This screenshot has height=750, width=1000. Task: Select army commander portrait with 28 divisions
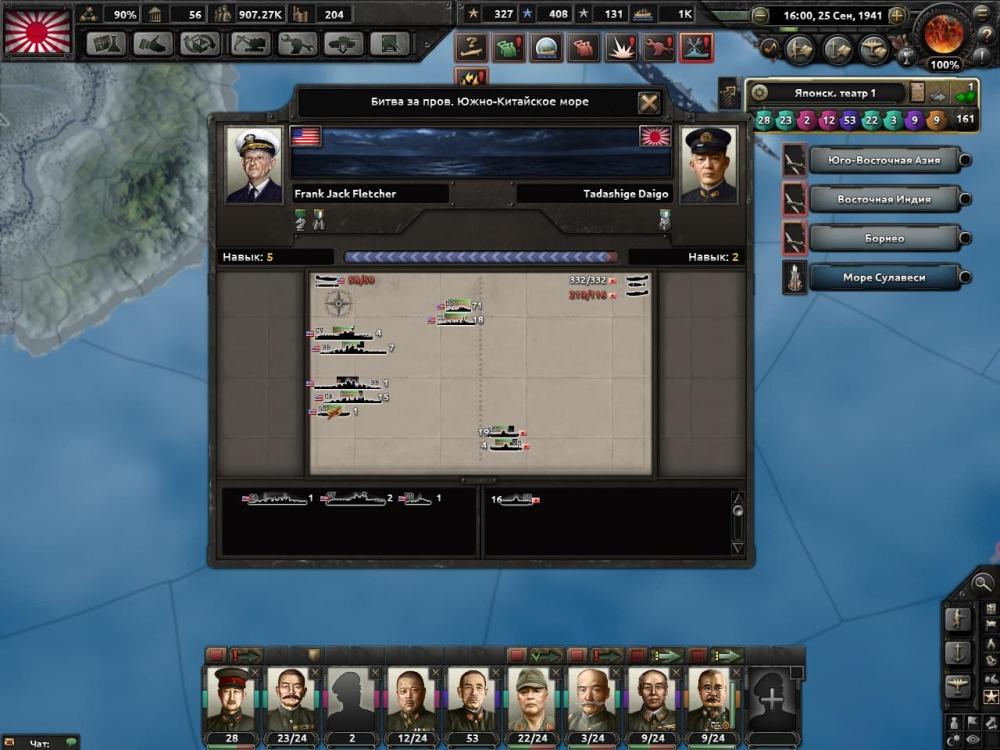click(232, 699)
